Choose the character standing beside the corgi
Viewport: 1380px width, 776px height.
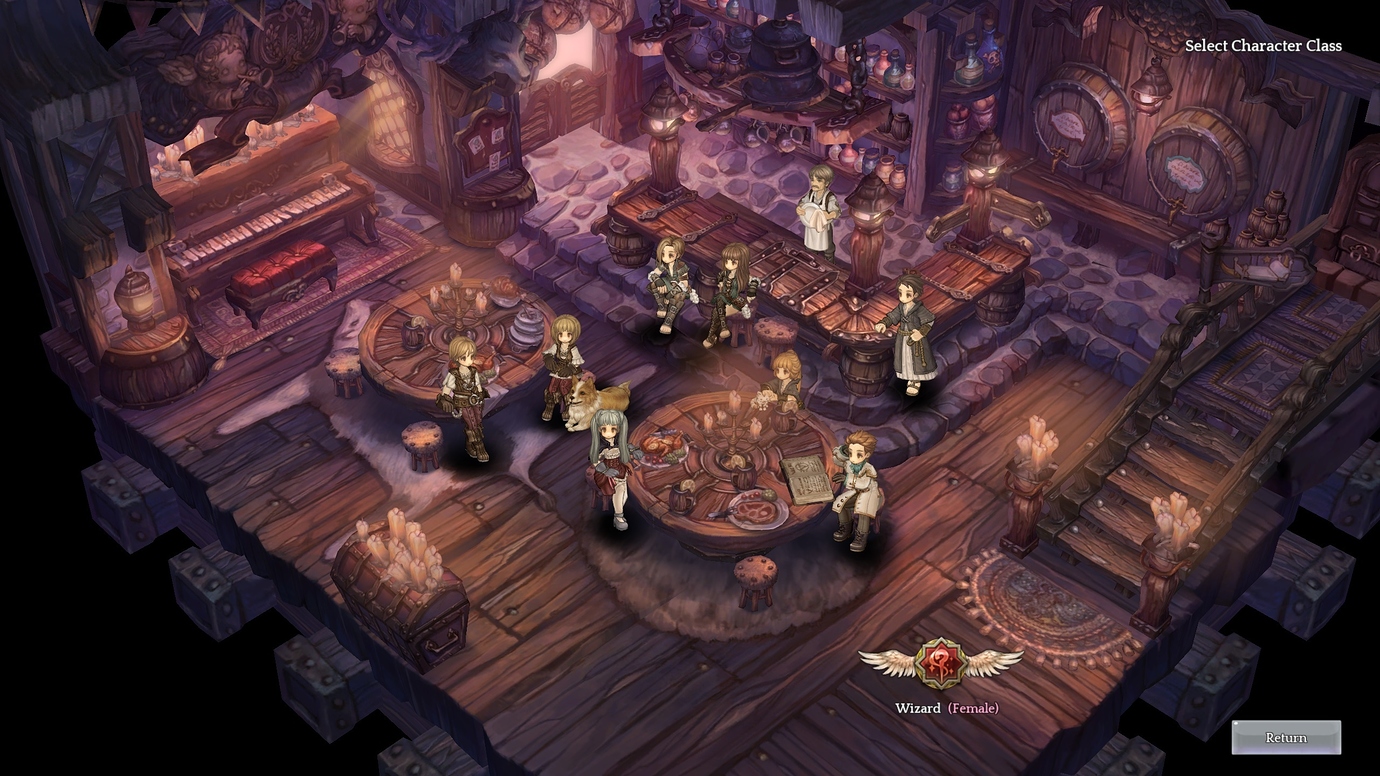561,365
